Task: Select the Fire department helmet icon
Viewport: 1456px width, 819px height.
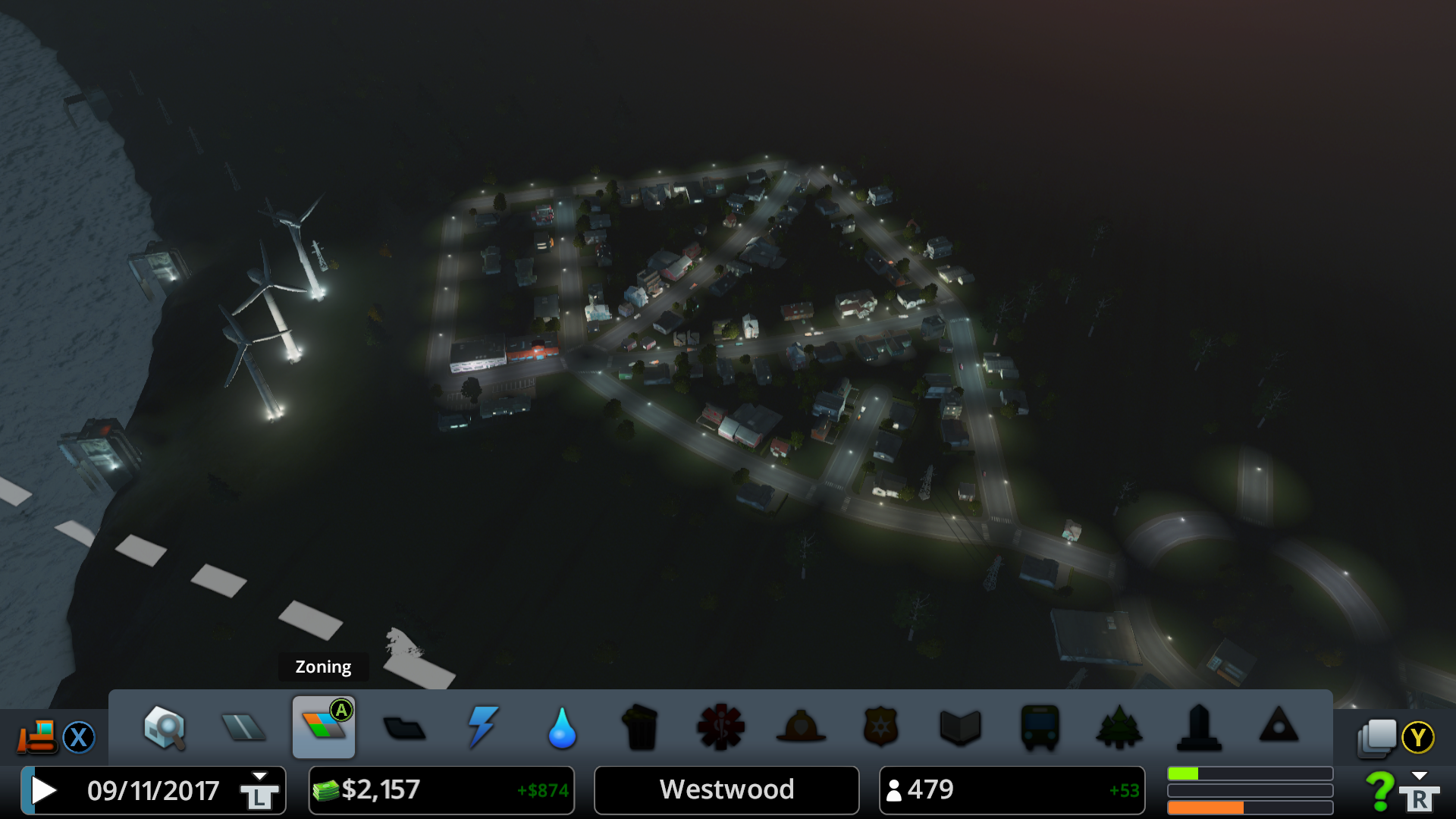Action: 801,728
